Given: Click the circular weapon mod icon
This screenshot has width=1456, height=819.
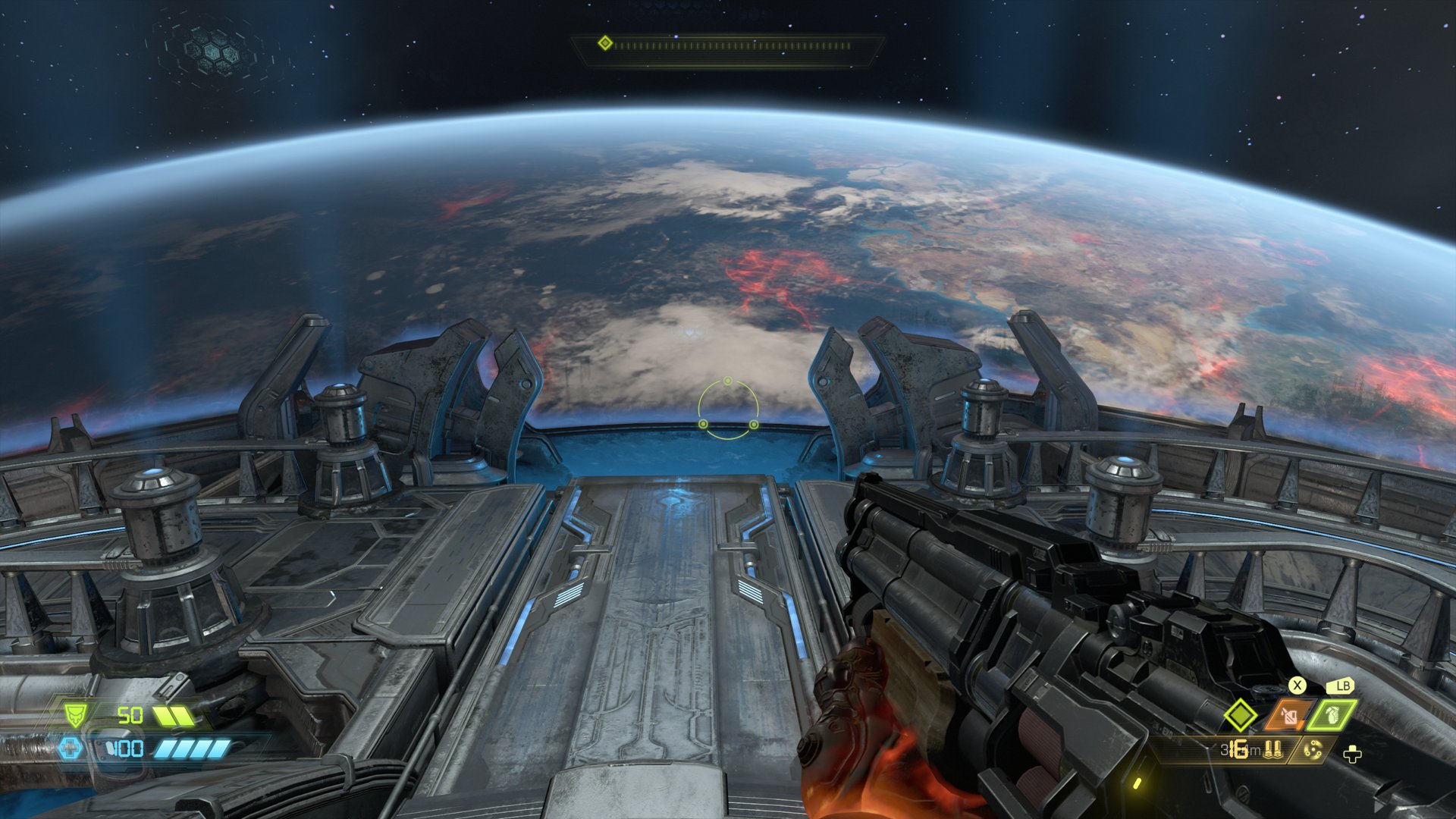Looking at the screenshot, I should point(1312,751).
